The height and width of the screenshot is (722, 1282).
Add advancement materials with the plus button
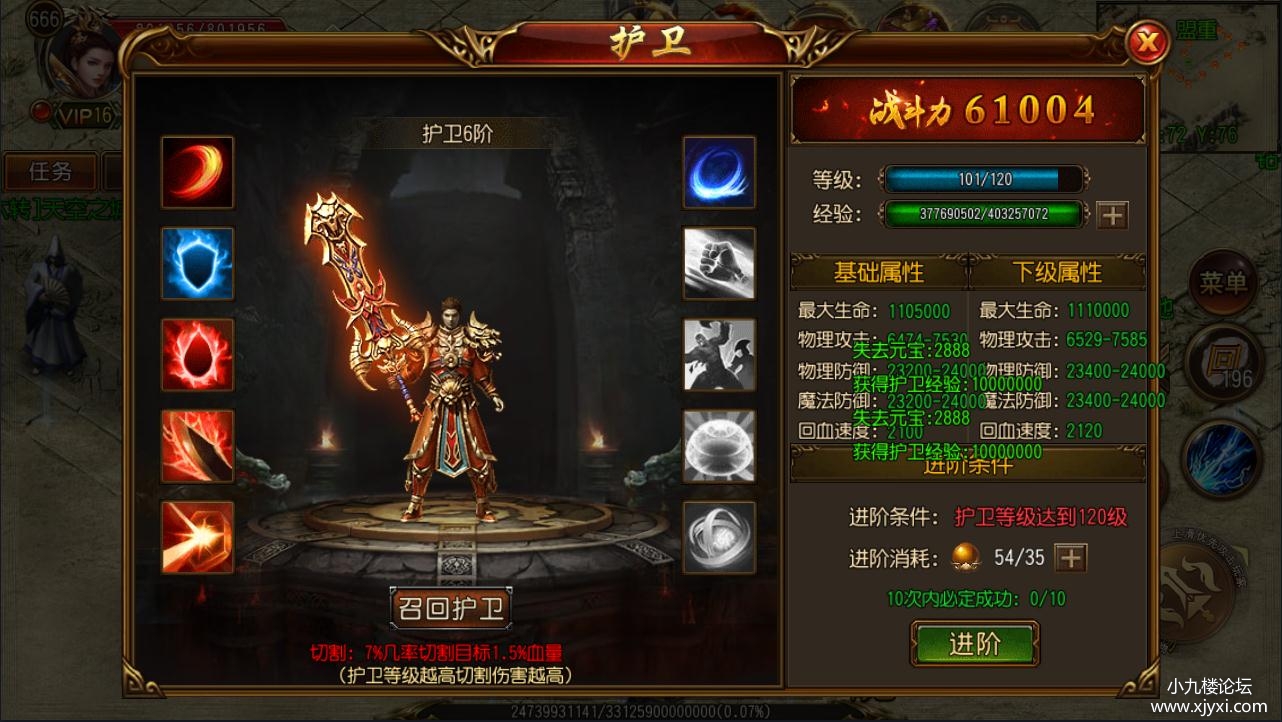pyautogui.click(x=1071, y=557)
